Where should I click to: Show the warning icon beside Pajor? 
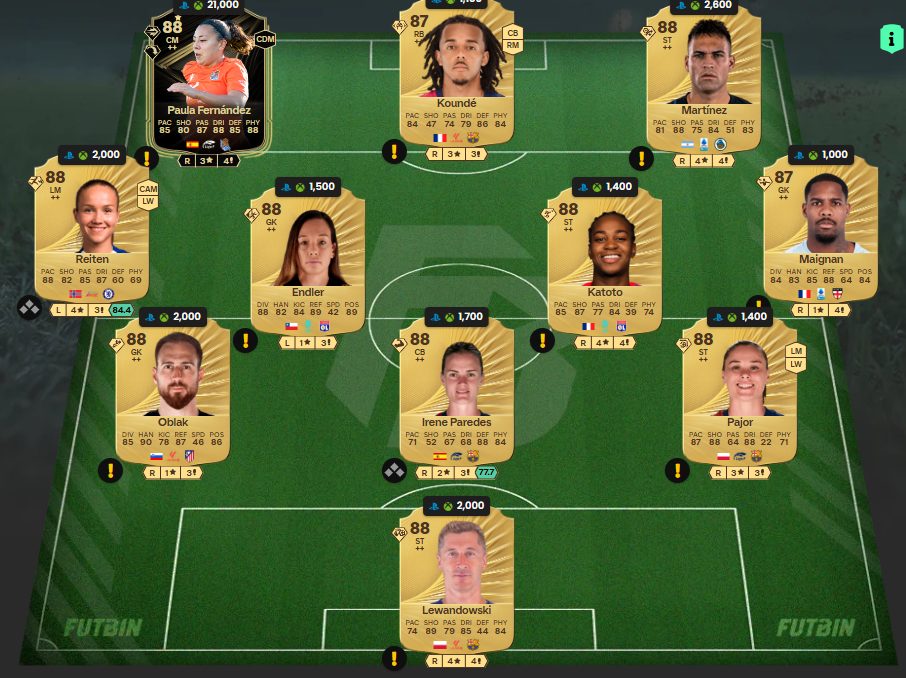(678, 470)
